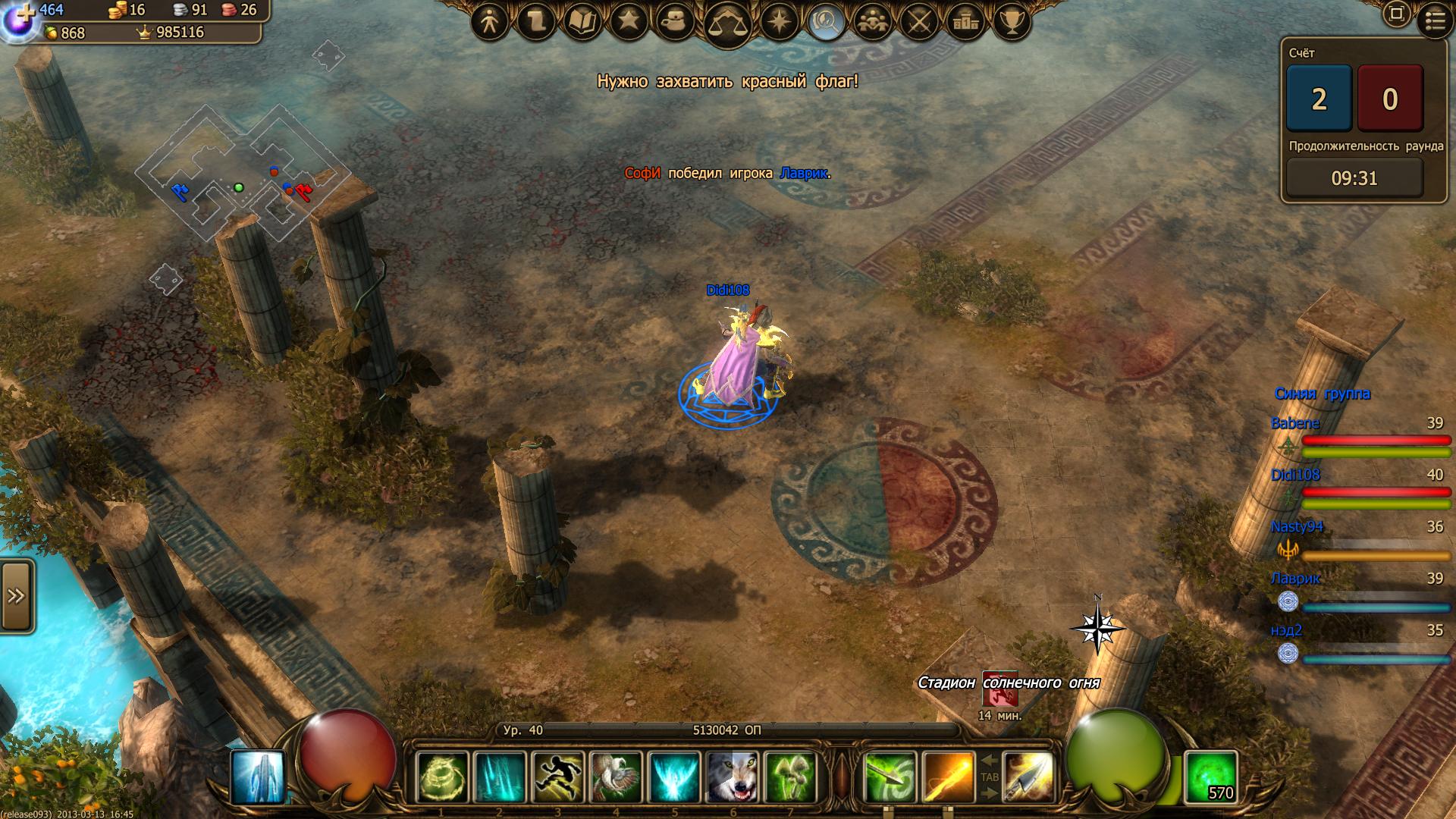The width and height of the screenshot is (1456, 819).
Task: Open the star icon menu
Action: (x=629, y=22)
